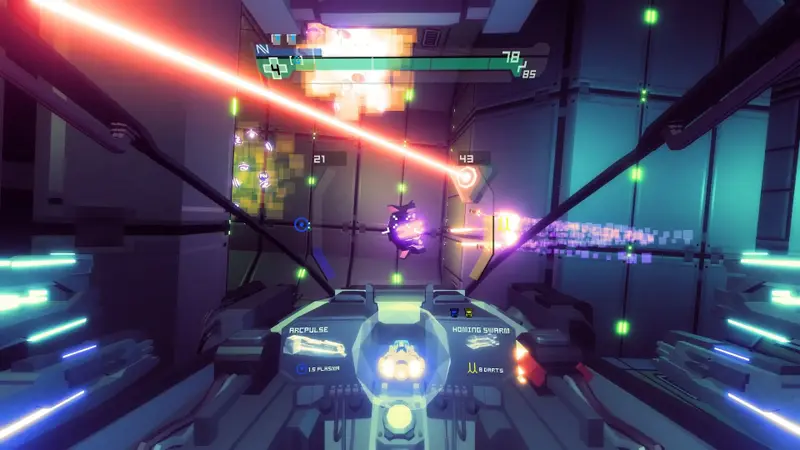Select the Homing Swarm secondary weapon icon
The height and width of the screenshot is (450, 800).
tap(482, 344)
